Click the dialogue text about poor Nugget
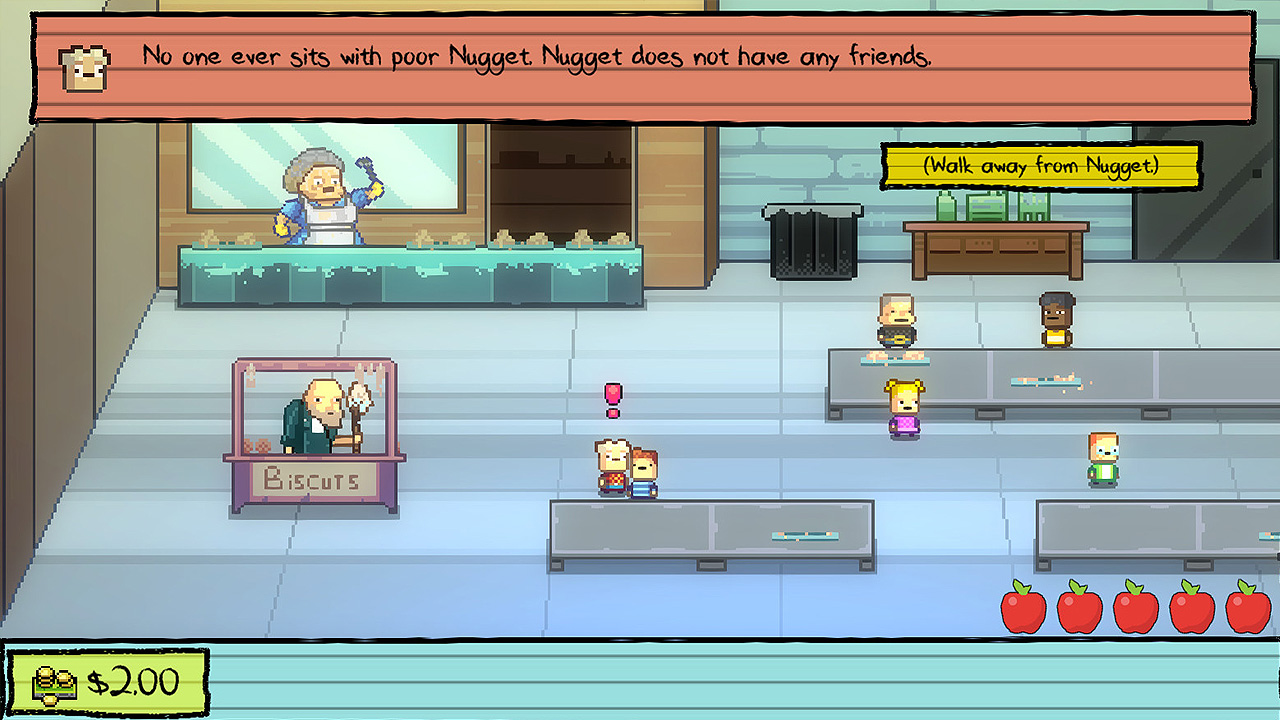 coord(535,56)
